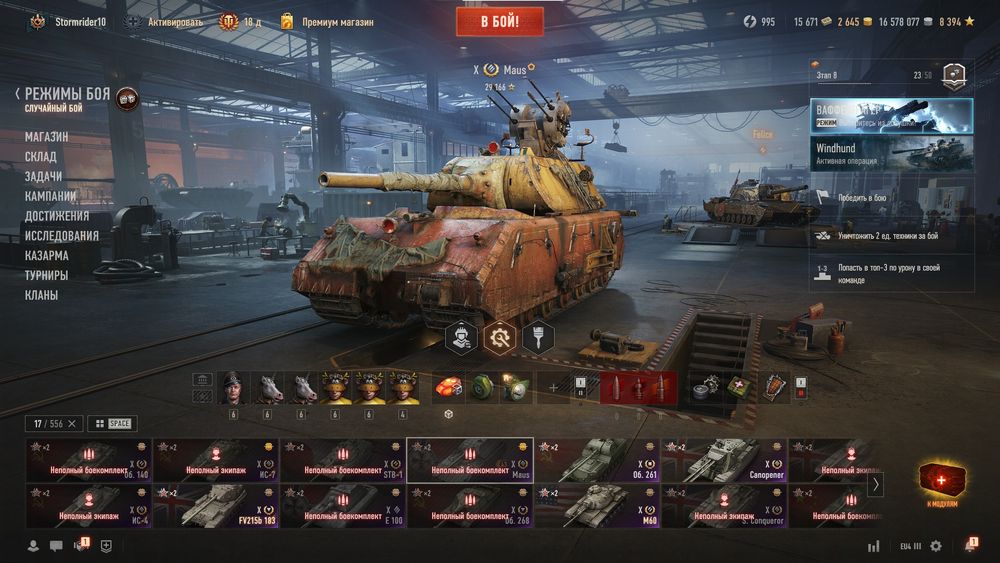The image size is (1000, 563).
Task: Go to the СКЛАД depot
Action: pyautogui.click(x=41, y=156)
